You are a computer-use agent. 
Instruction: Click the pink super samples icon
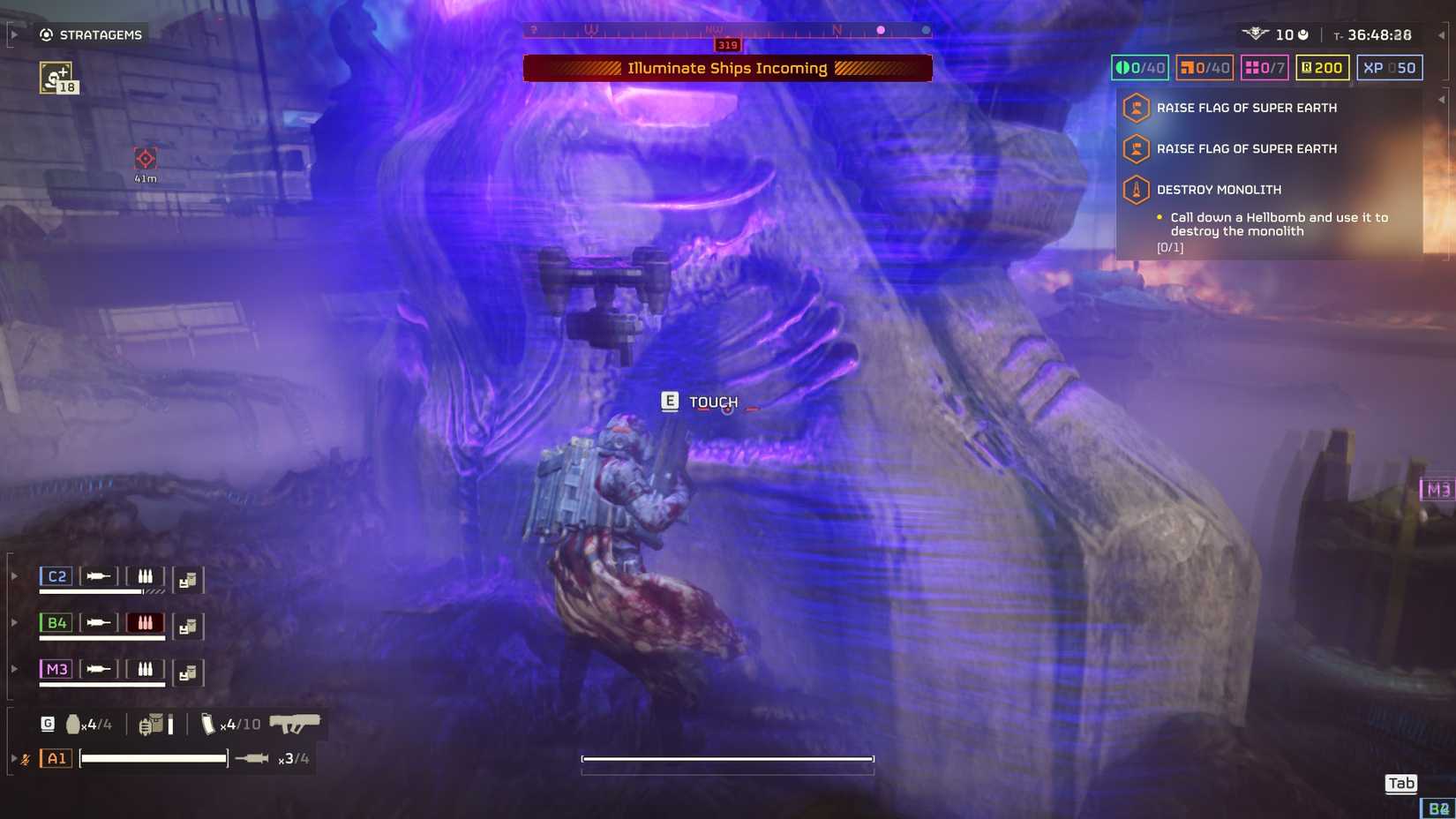coord(1254,67)
